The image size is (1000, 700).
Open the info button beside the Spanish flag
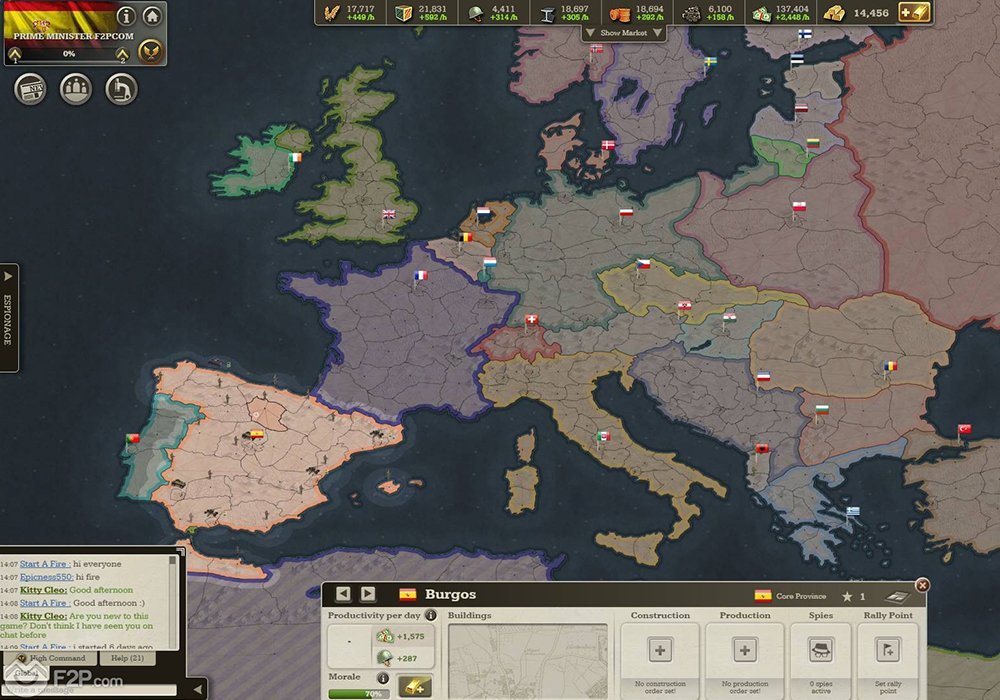126,16
